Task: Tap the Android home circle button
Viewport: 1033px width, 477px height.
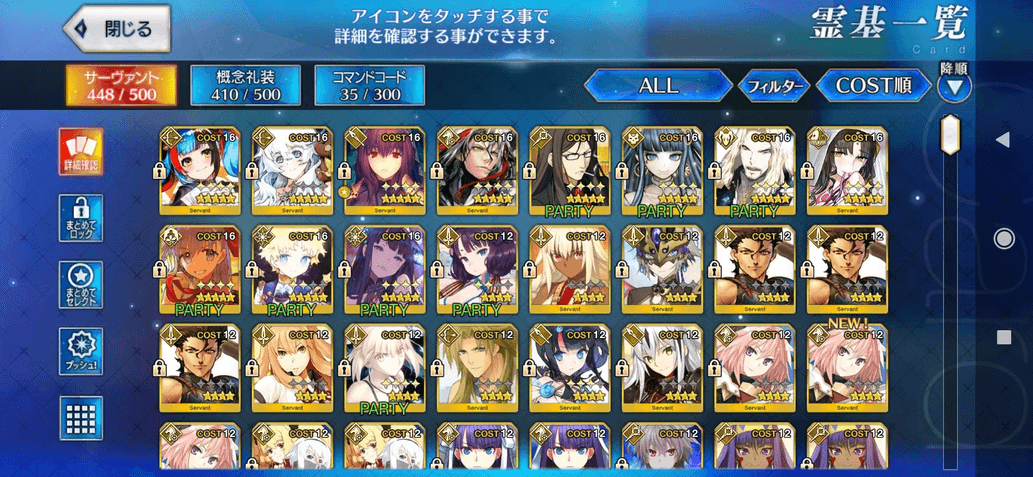Action: (1003, 238)
